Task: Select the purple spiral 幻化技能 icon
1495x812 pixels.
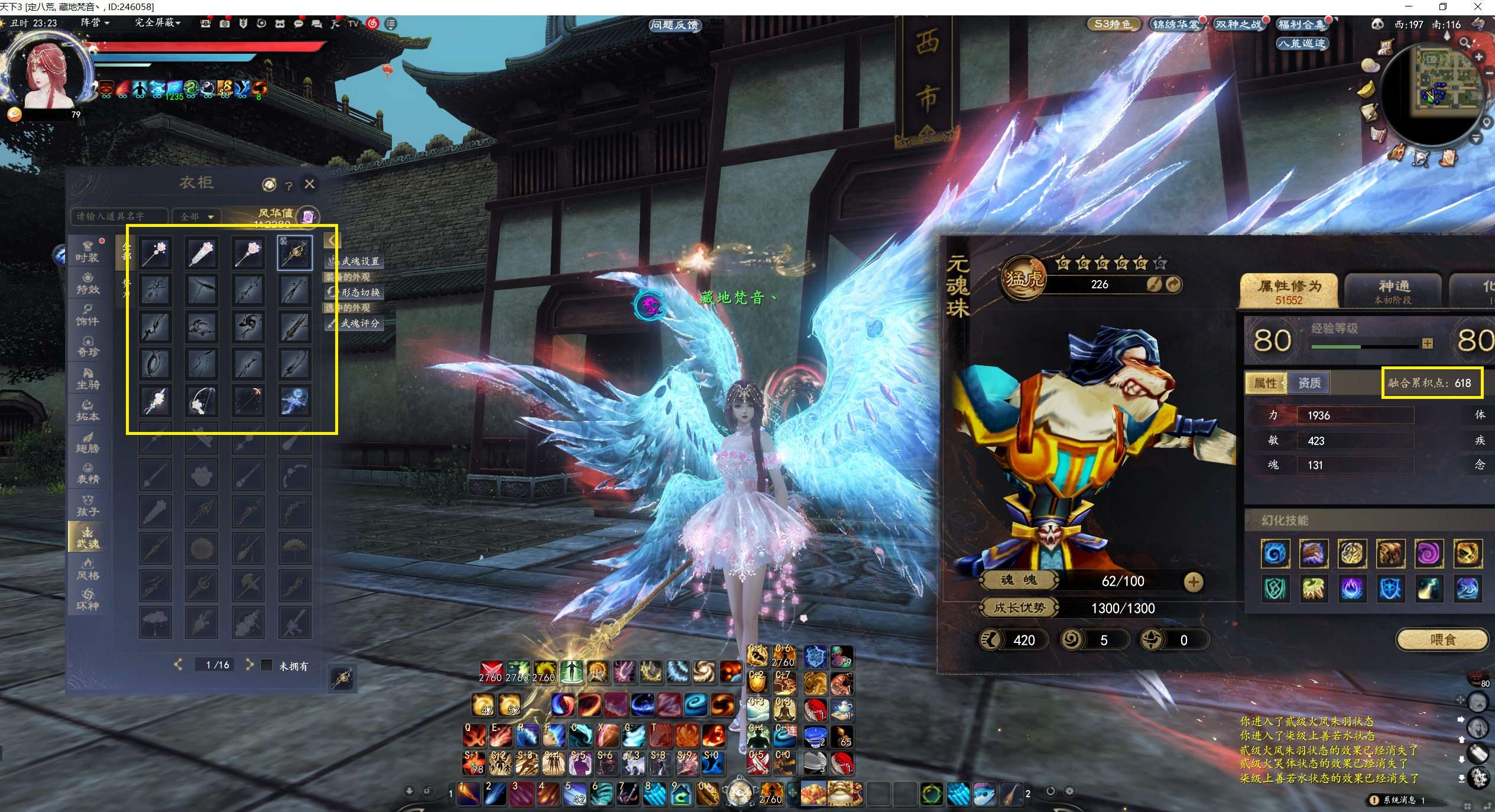Action: 1428,554
